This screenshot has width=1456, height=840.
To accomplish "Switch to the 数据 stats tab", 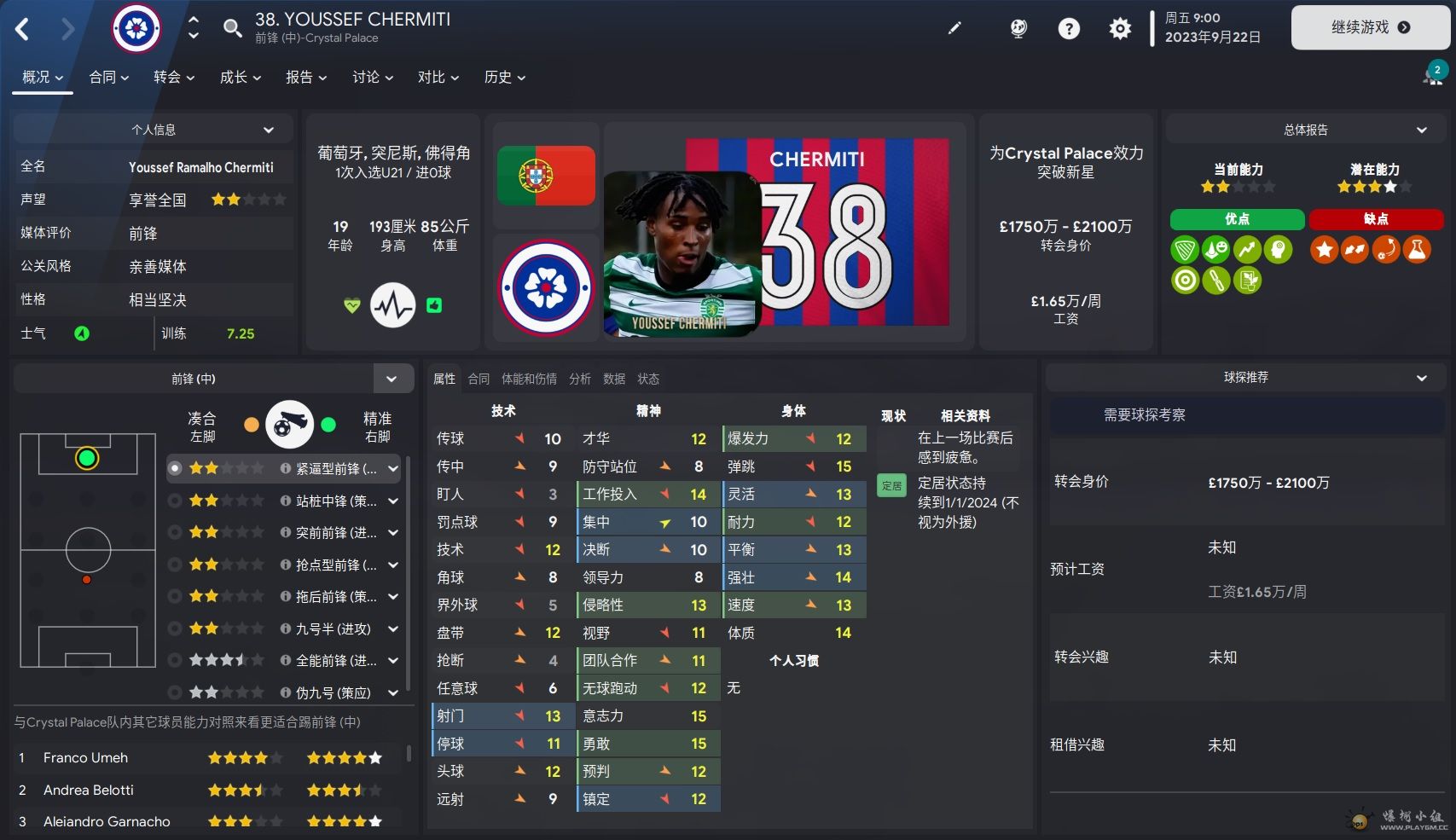I will pyautogui.click(x=614, y=379).
